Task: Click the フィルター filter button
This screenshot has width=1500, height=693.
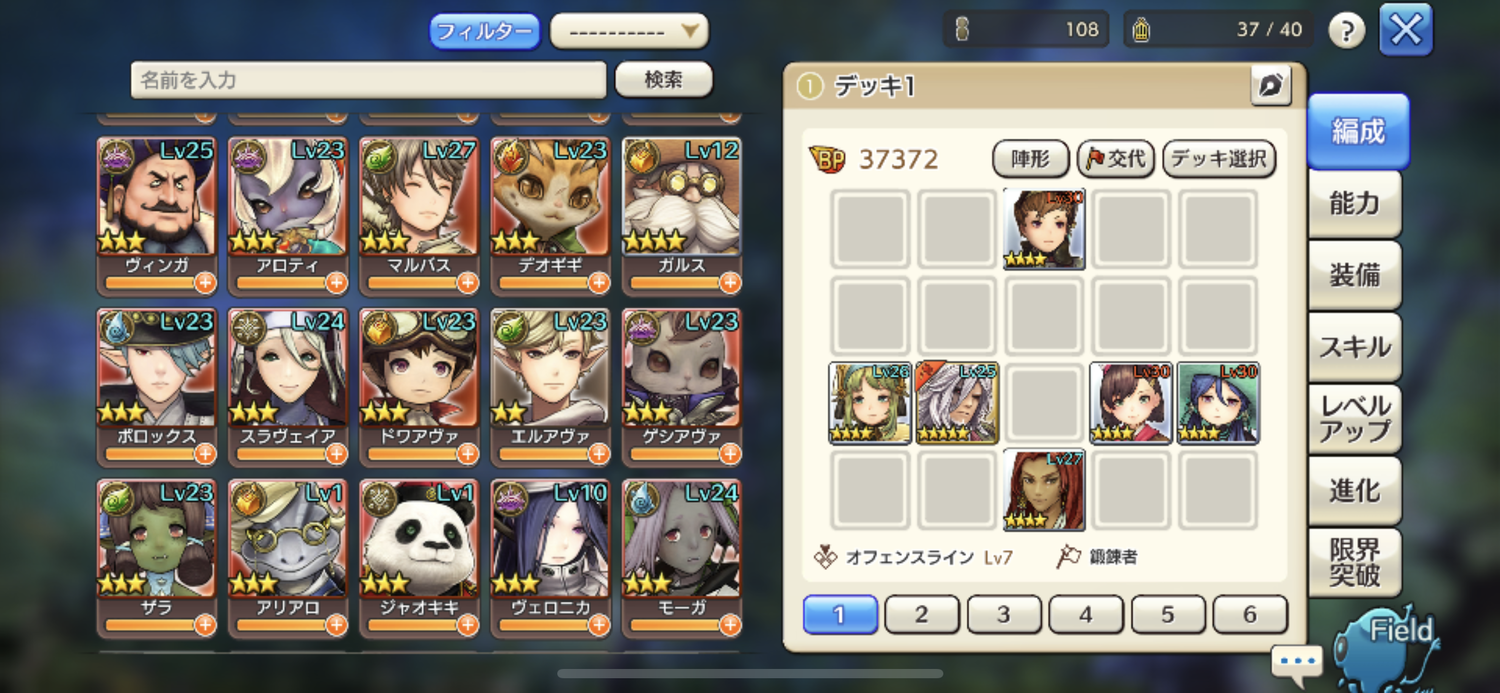Action: [485, 31]
